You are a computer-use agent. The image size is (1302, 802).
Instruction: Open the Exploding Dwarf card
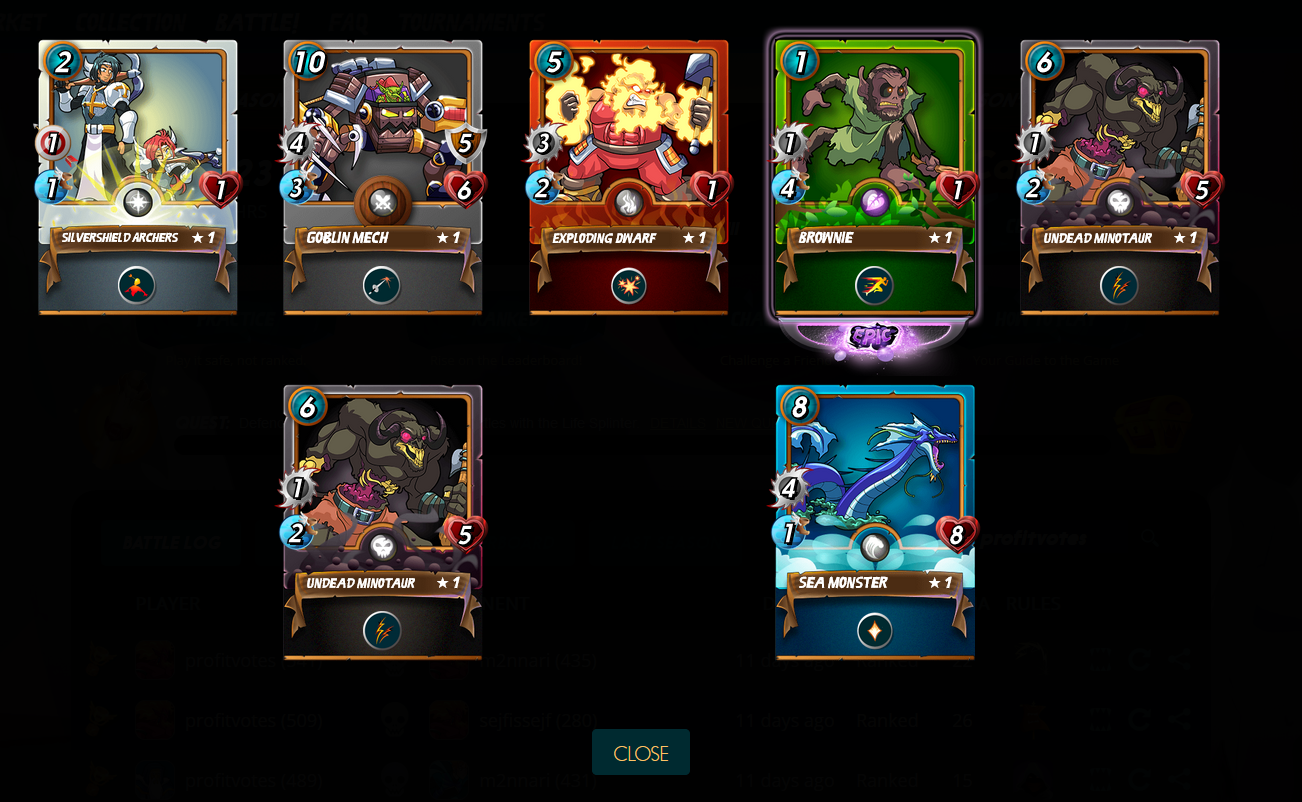point(628,130)
